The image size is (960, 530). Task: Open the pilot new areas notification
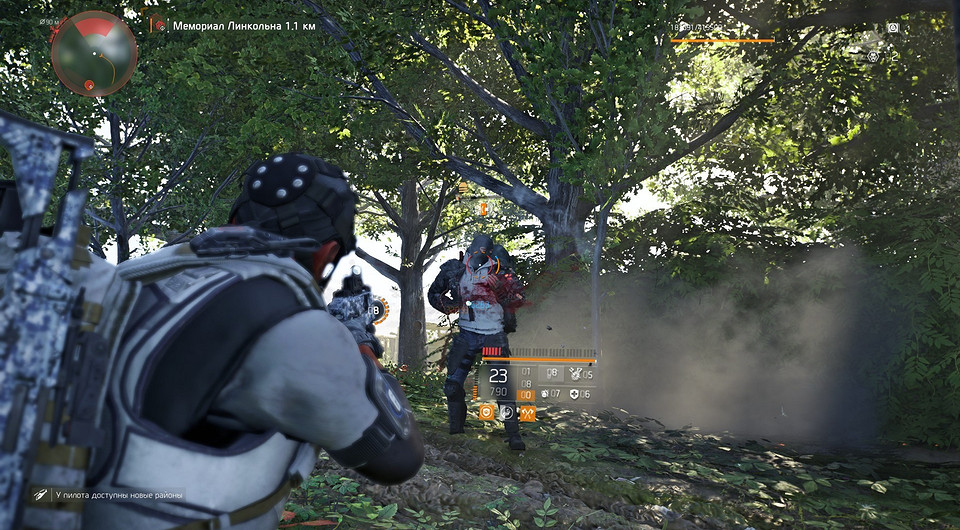pyautogui.click(x=108, y=494)
